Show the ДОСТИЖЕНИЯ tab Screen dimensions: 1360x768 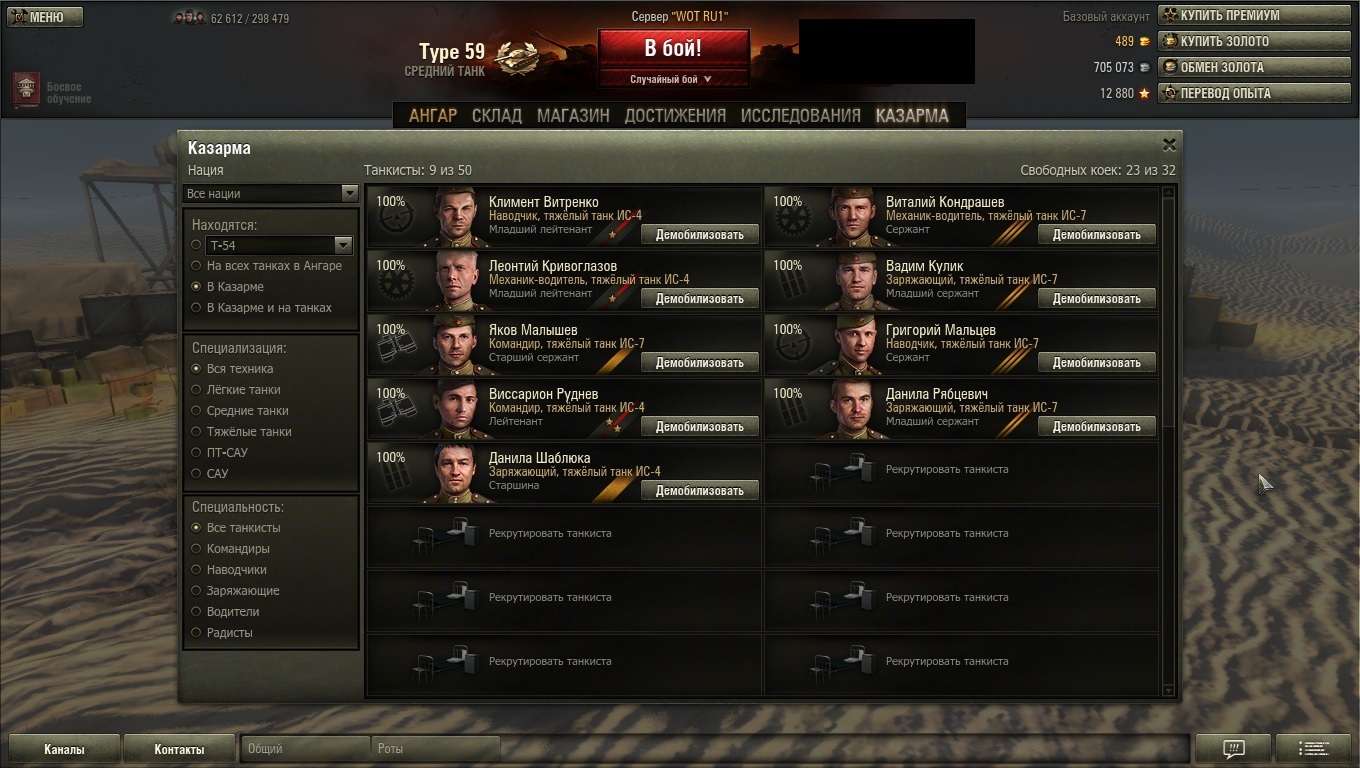tap(675, 115)
